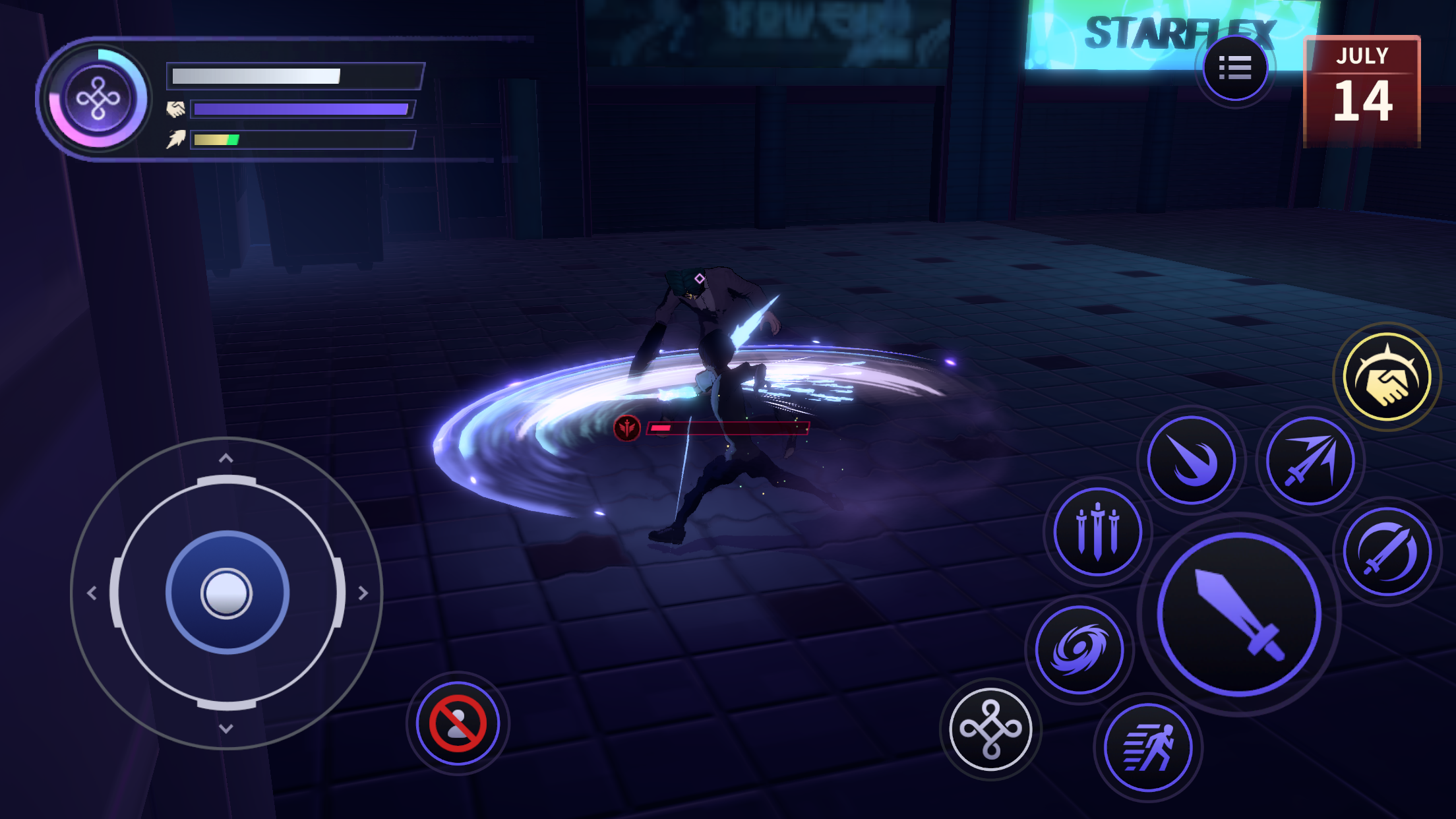Activate the vortex swirl skill
Screen dimensions: 1456x819
click(1079, 650)
